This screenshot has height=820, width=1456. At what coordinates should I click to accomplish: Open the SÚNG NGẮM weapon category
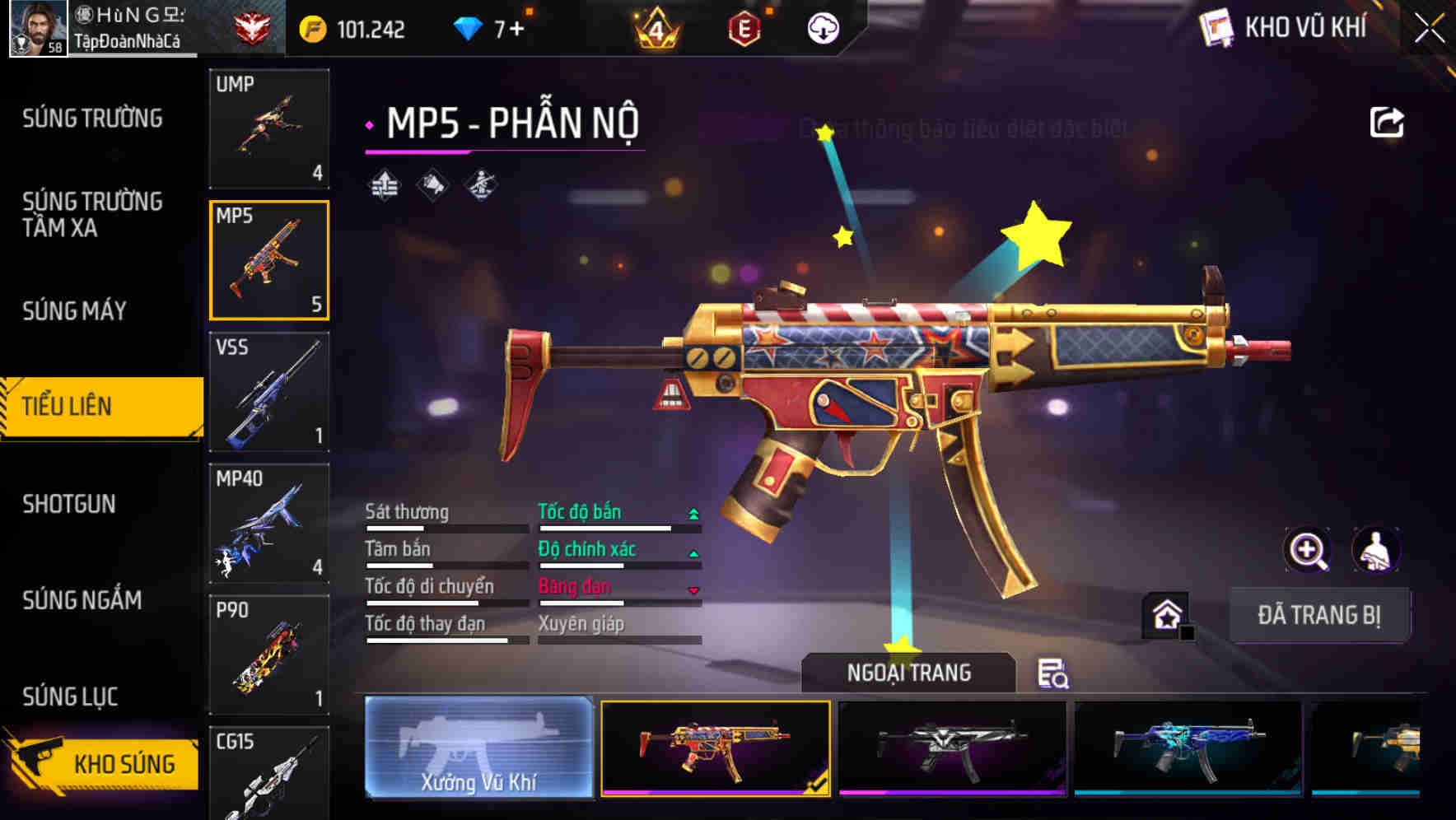(80, 601)
